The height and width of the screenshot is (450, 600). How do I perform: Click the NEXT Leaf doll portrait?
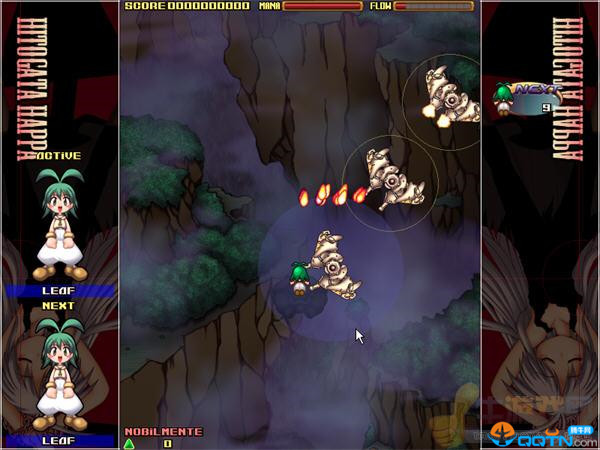[58, 372]
